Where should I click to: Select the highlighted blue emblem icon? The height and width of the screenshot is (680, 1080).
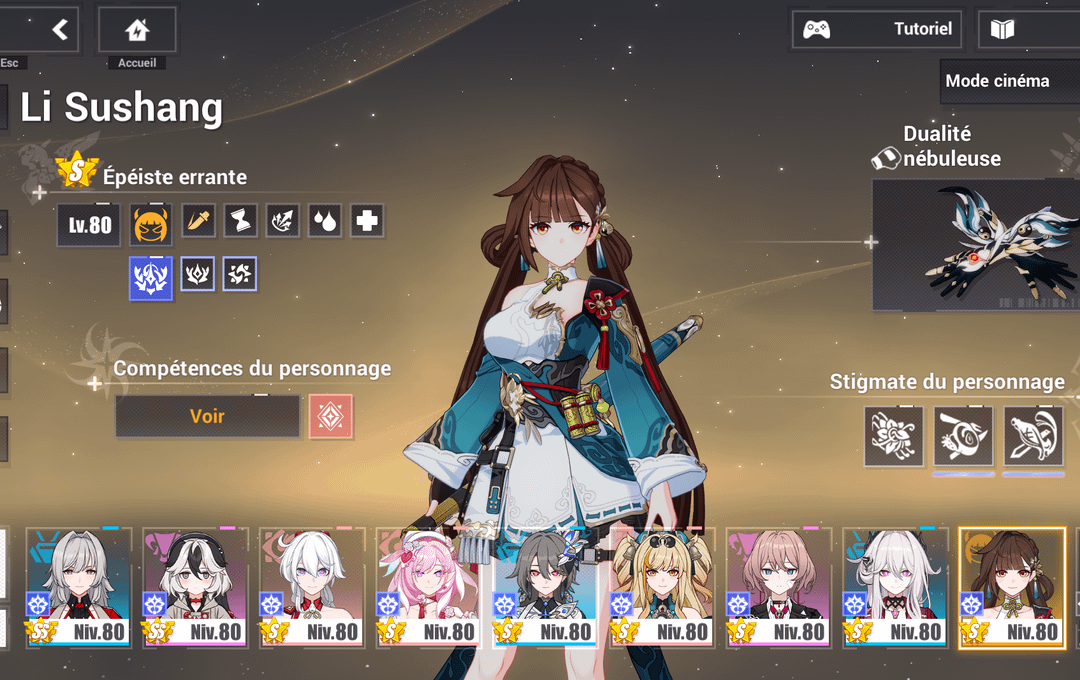point(151,277)
